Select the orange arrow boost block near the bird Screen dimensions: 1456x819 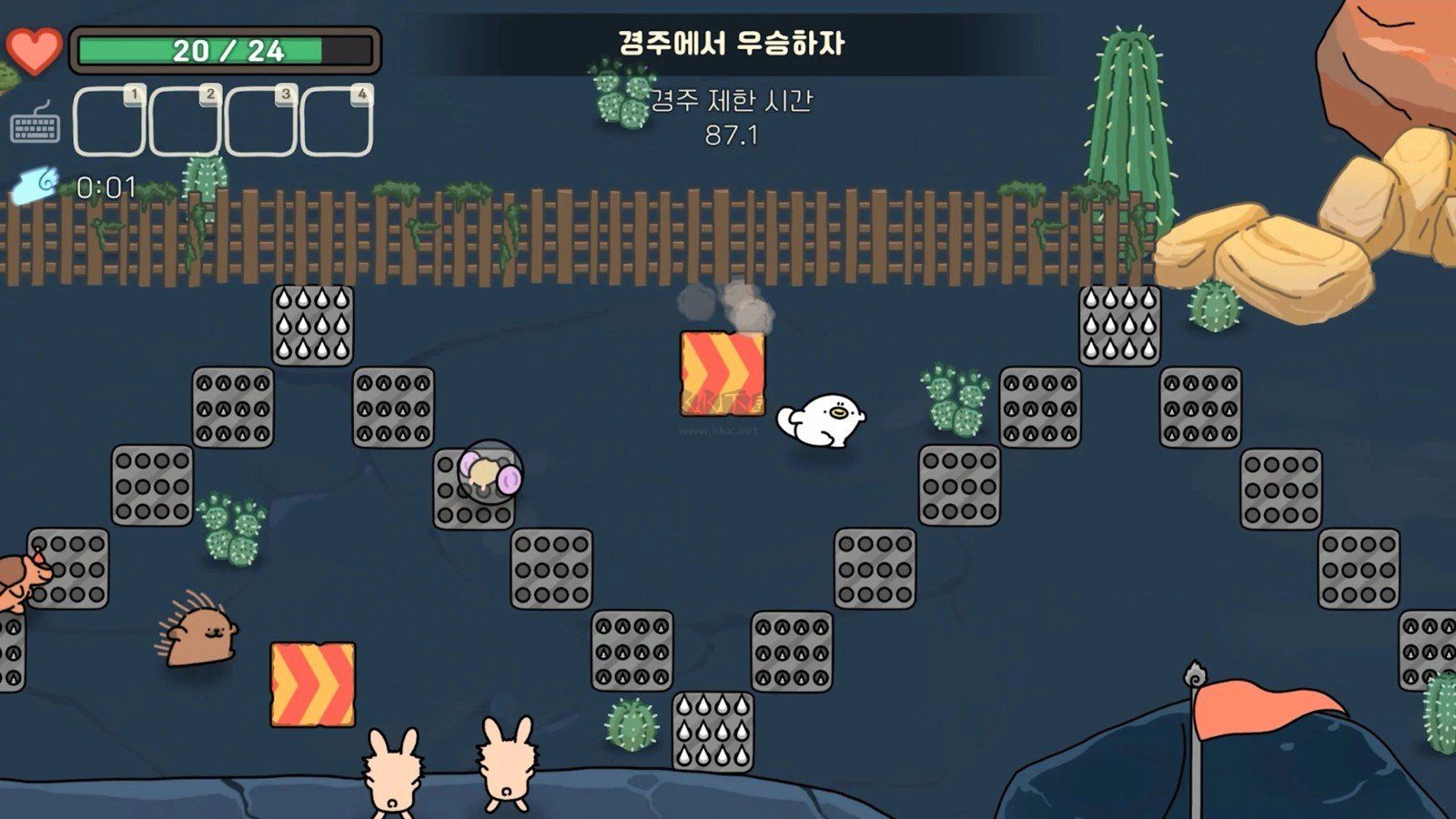(722, 373)
